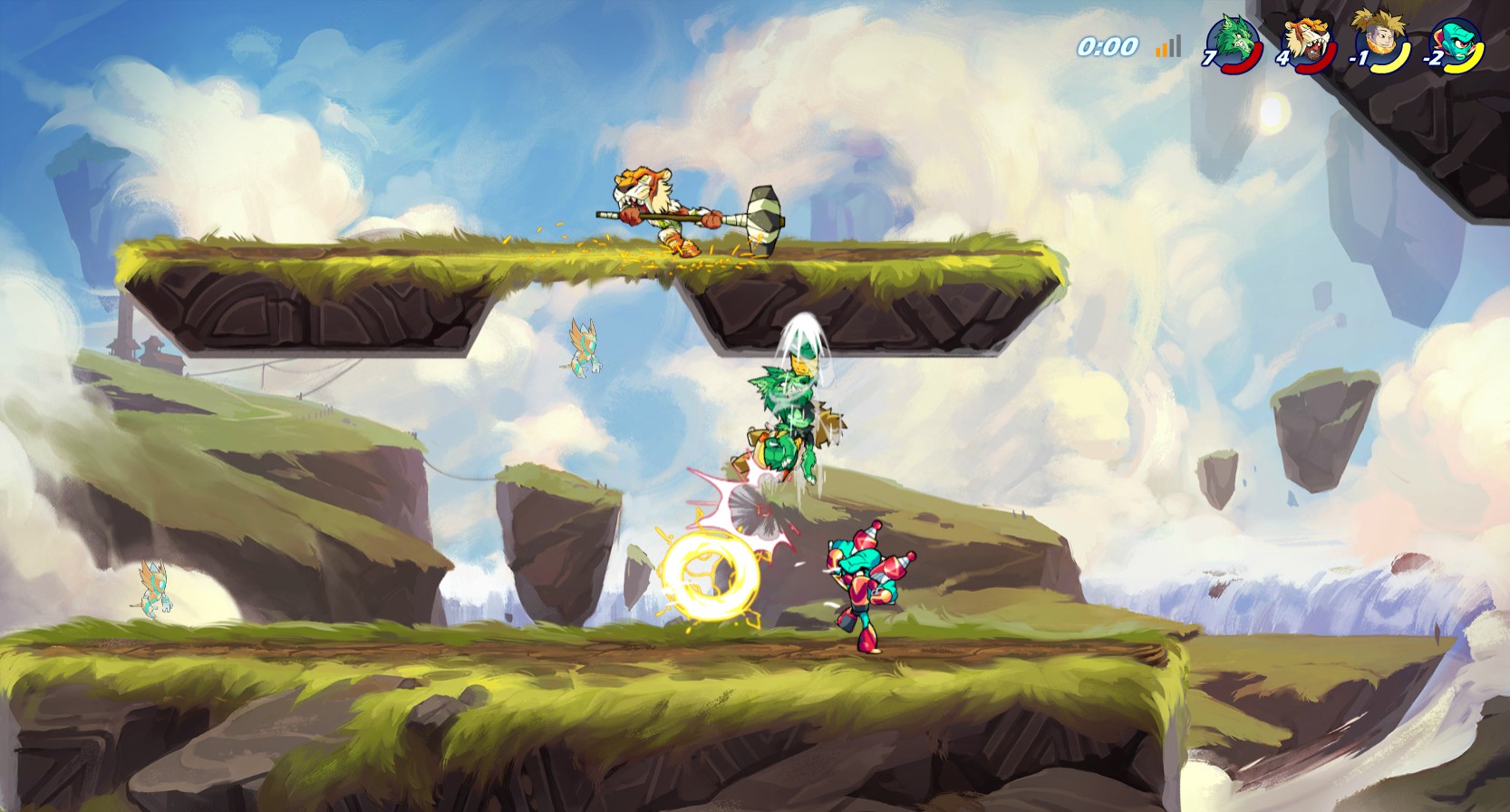1510x812 pixels.
Task: Click the bird flying below the upper platforms
Action: point(583,346)
